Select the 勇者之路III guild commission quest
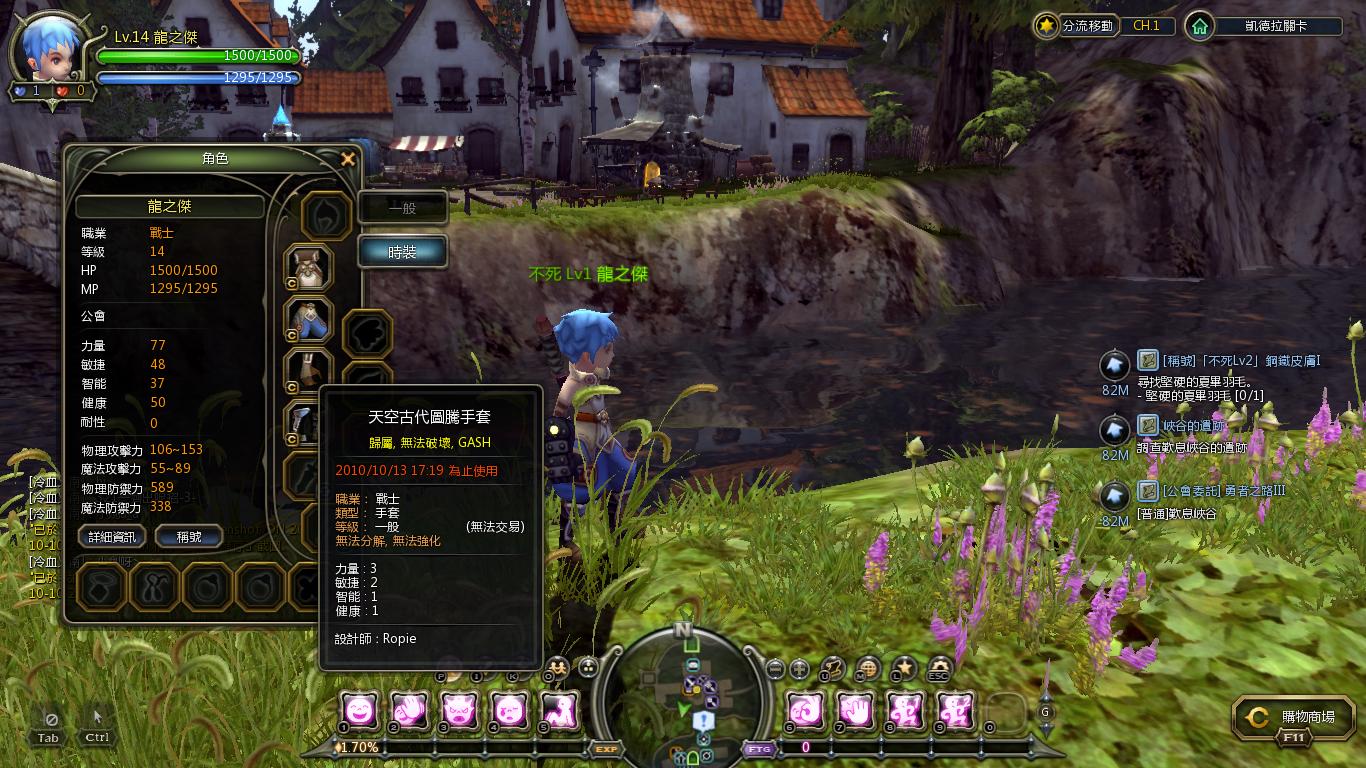 (x=1223, y=491)
